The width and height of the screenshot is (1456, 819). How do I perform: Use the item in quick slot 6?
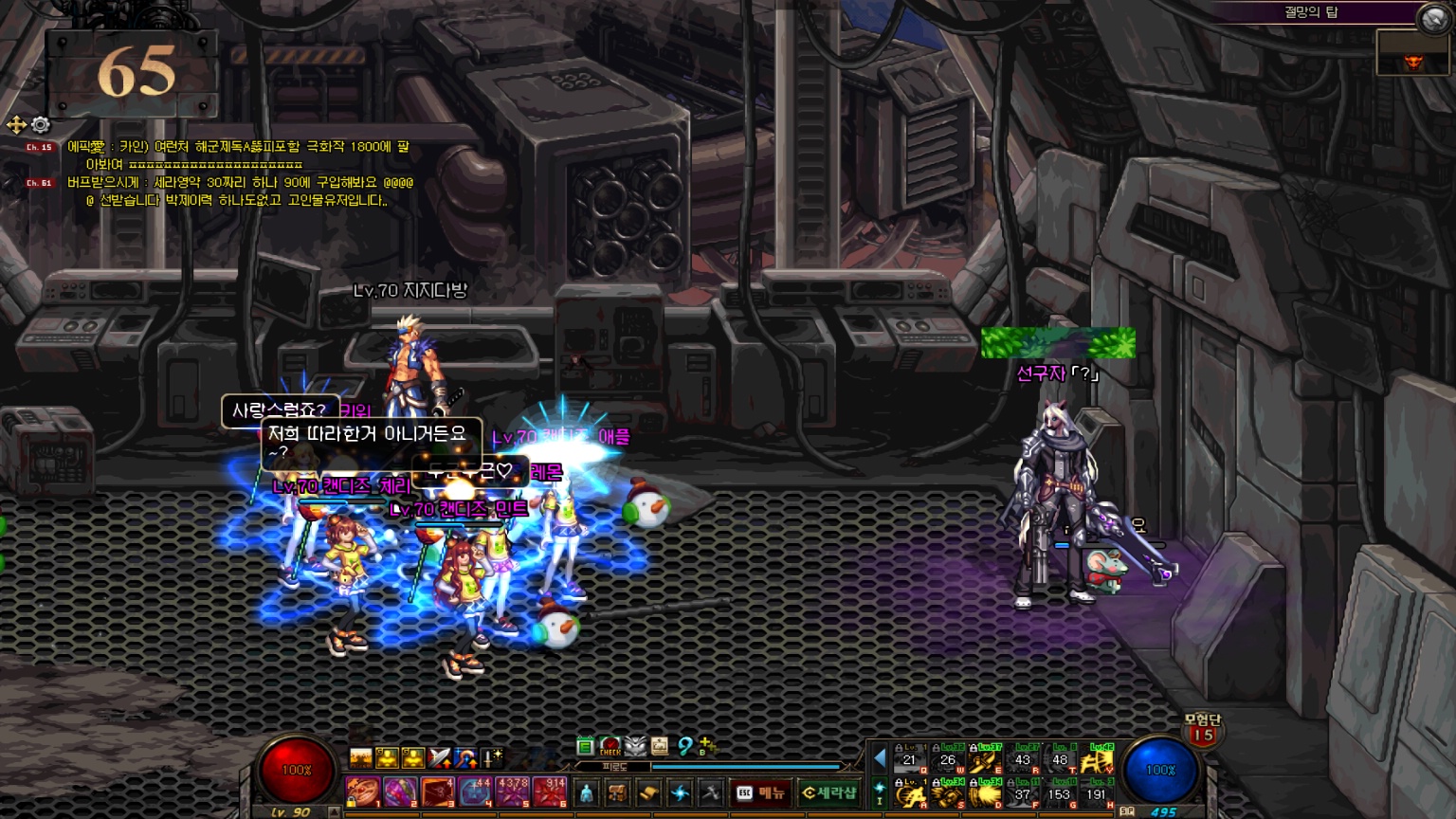[550, 792]
